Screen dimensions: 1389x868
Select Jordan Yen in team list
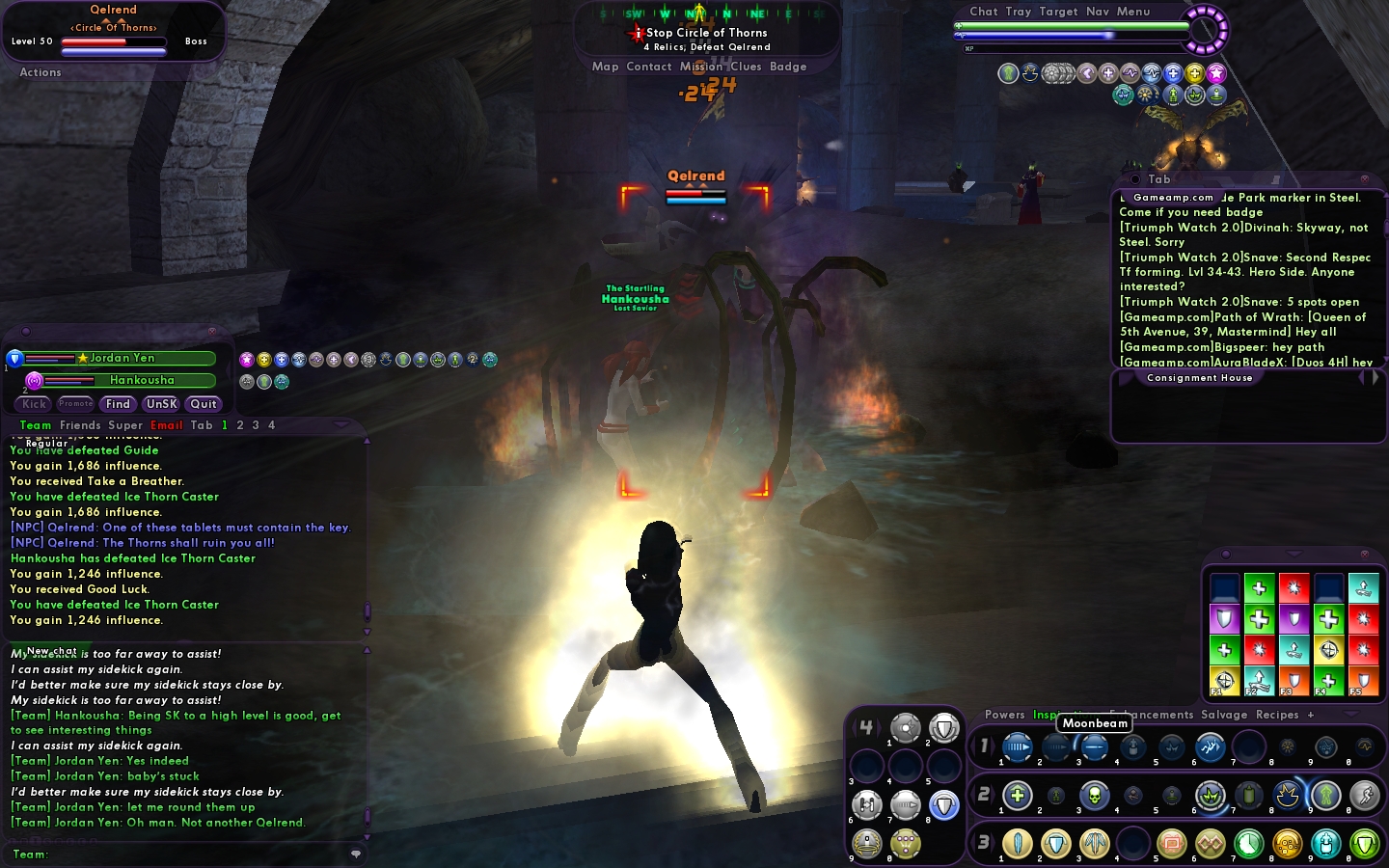(122, 358)
